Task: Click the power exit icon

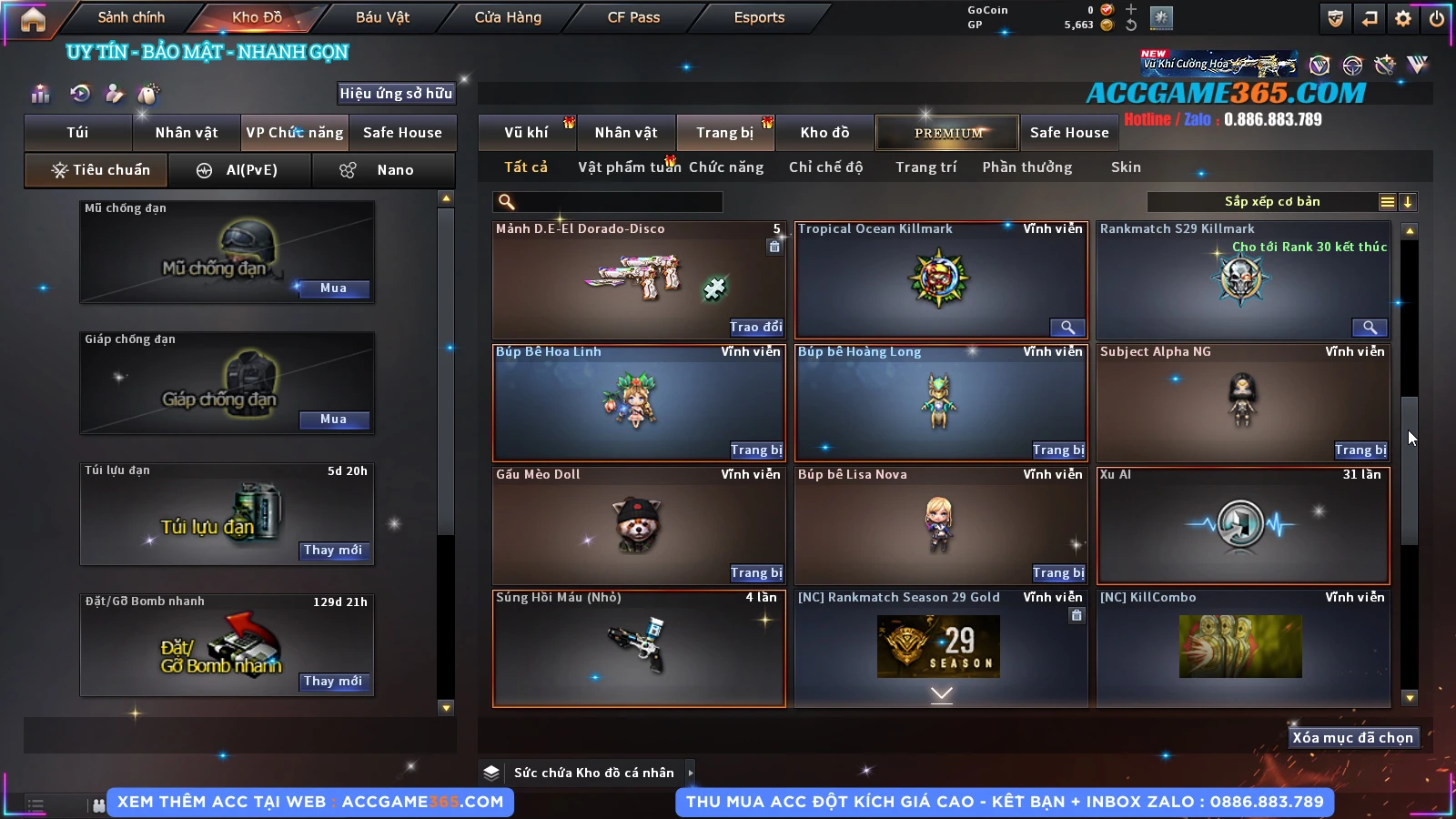Action: coord(1437,18)
